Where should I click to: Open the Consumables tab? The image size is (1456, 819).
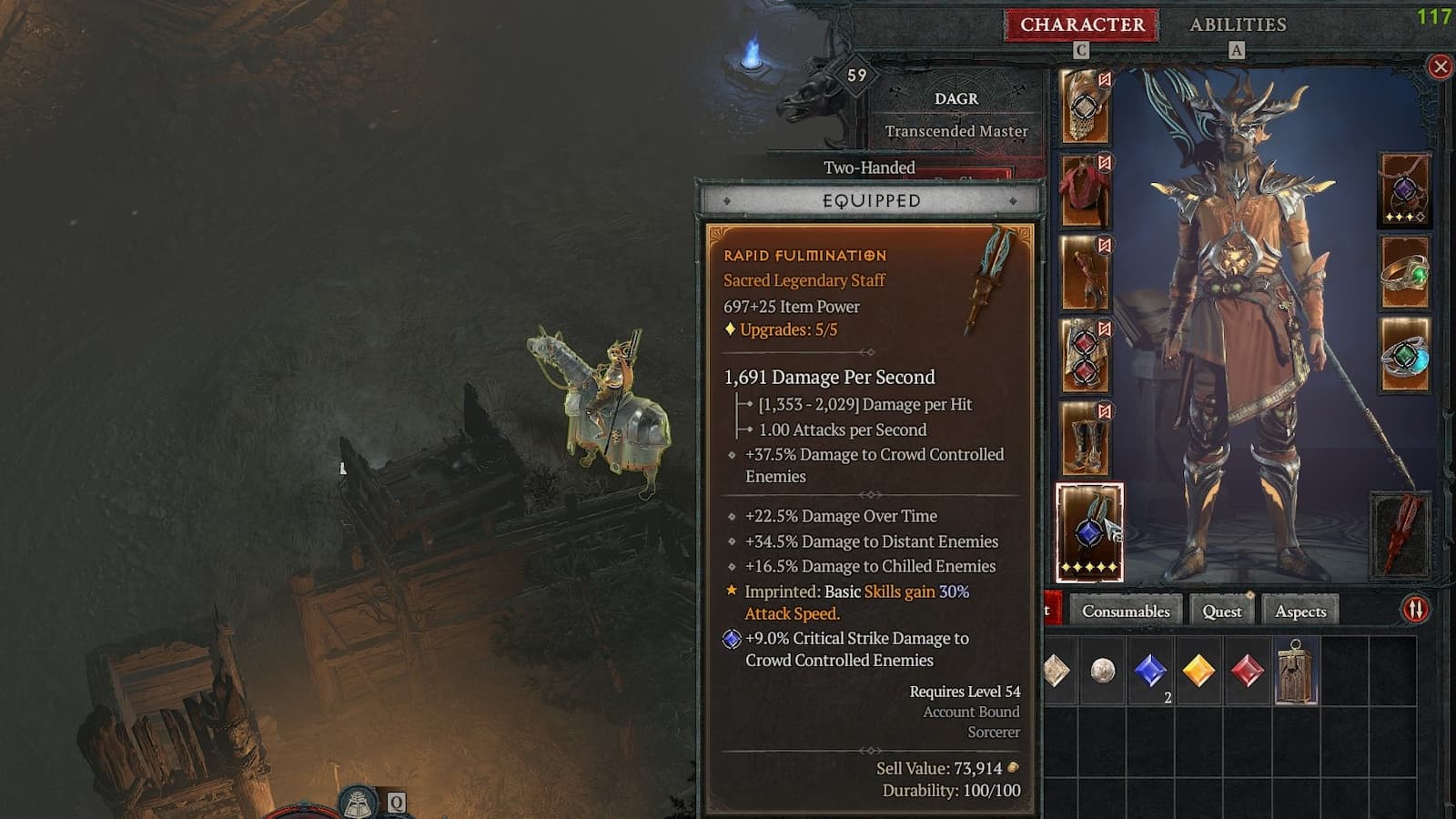[1126, 612]
